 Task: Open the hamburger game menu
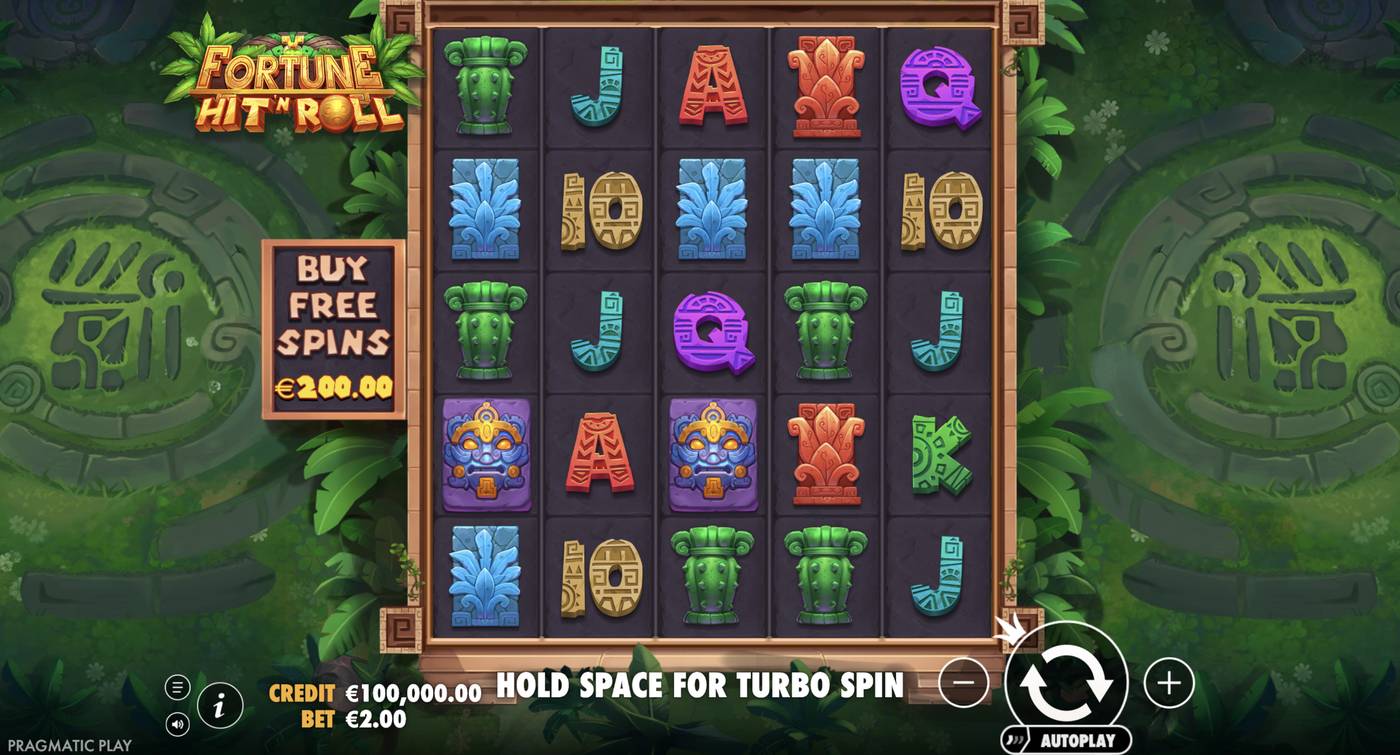click(x=180, y=687)
